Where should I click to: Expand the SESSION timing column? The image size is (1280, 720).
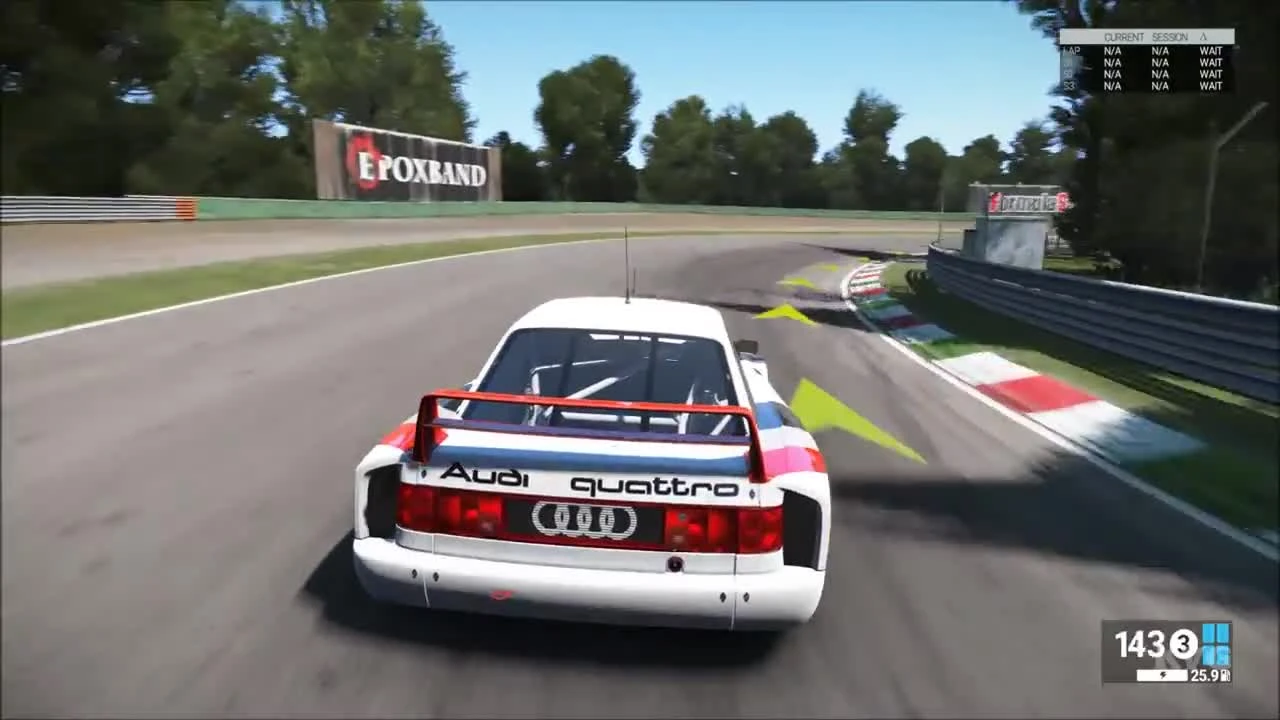(1169, 37)
